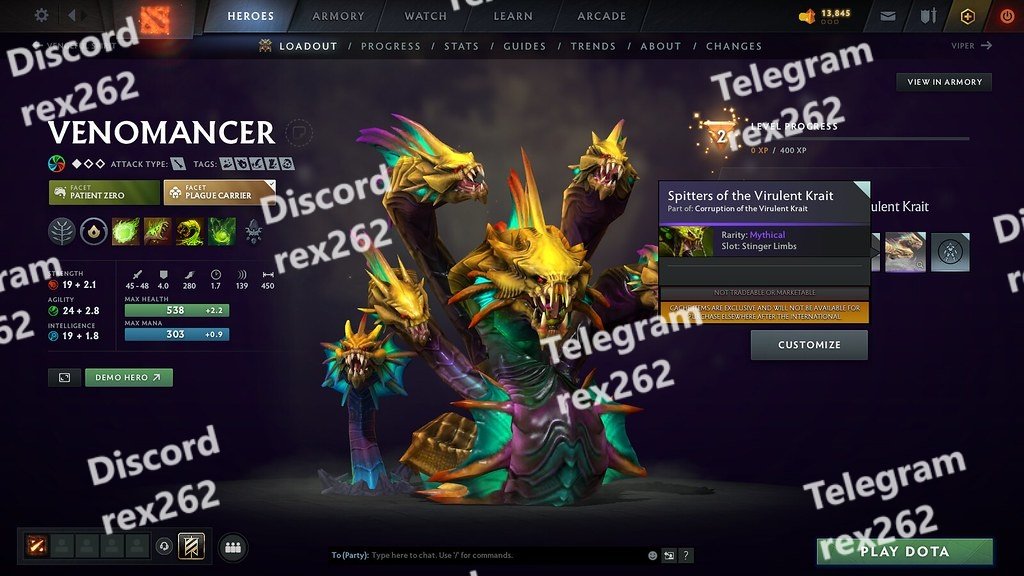1024x576 pixels.
Task: Show the Changes sub-tab
Action: pyautogui.click(x=734, y=46)
